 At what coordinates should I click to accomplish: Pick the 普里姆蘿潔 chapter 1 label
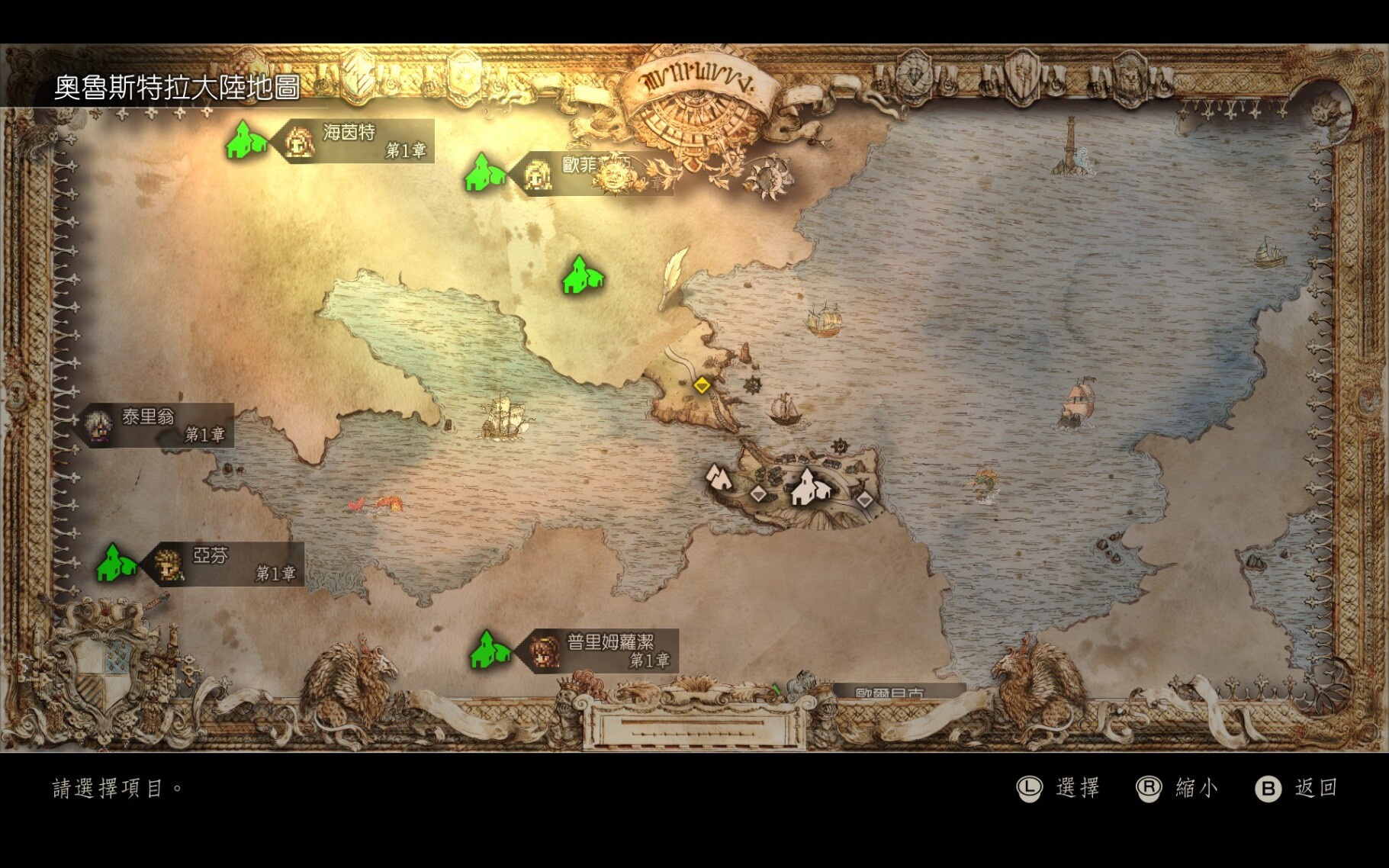pyautogui.click(x=601, y=651)
